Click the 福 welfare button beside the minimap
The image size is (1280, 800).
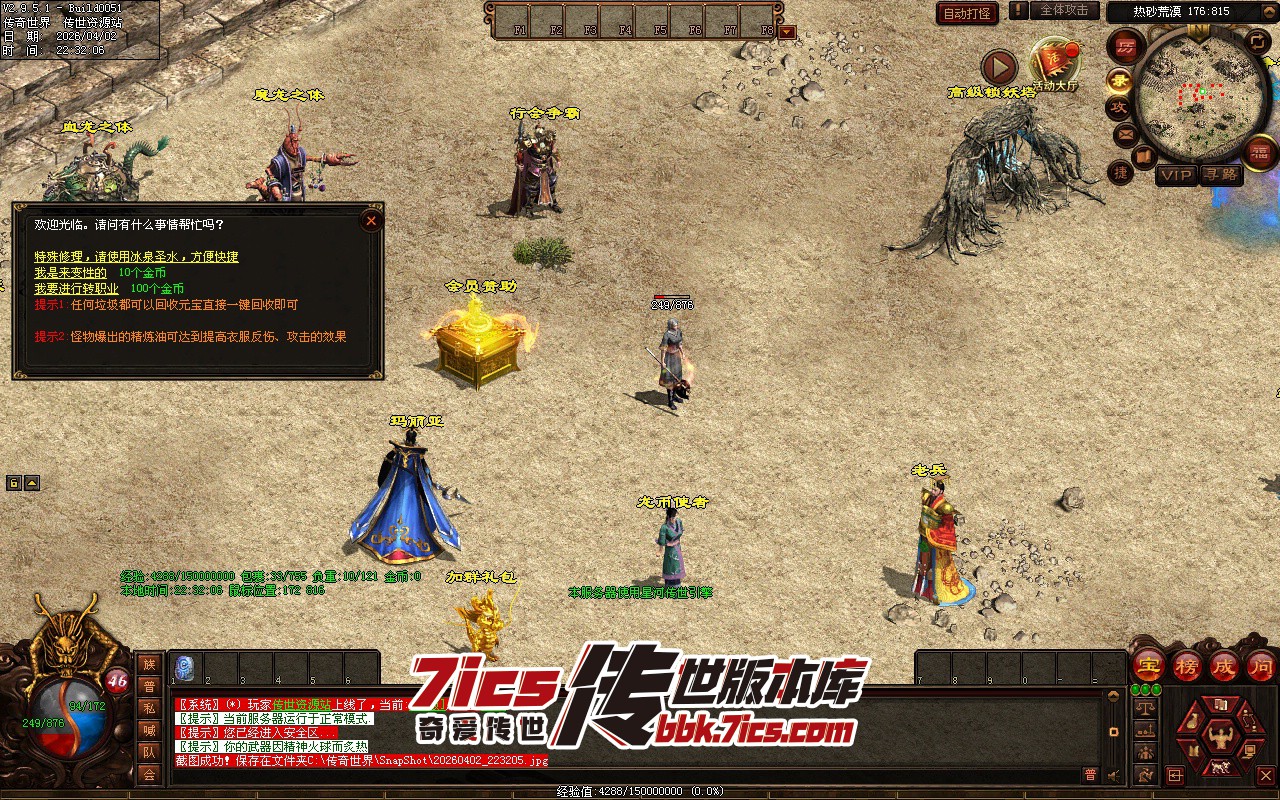click(x=1261, y=152)
